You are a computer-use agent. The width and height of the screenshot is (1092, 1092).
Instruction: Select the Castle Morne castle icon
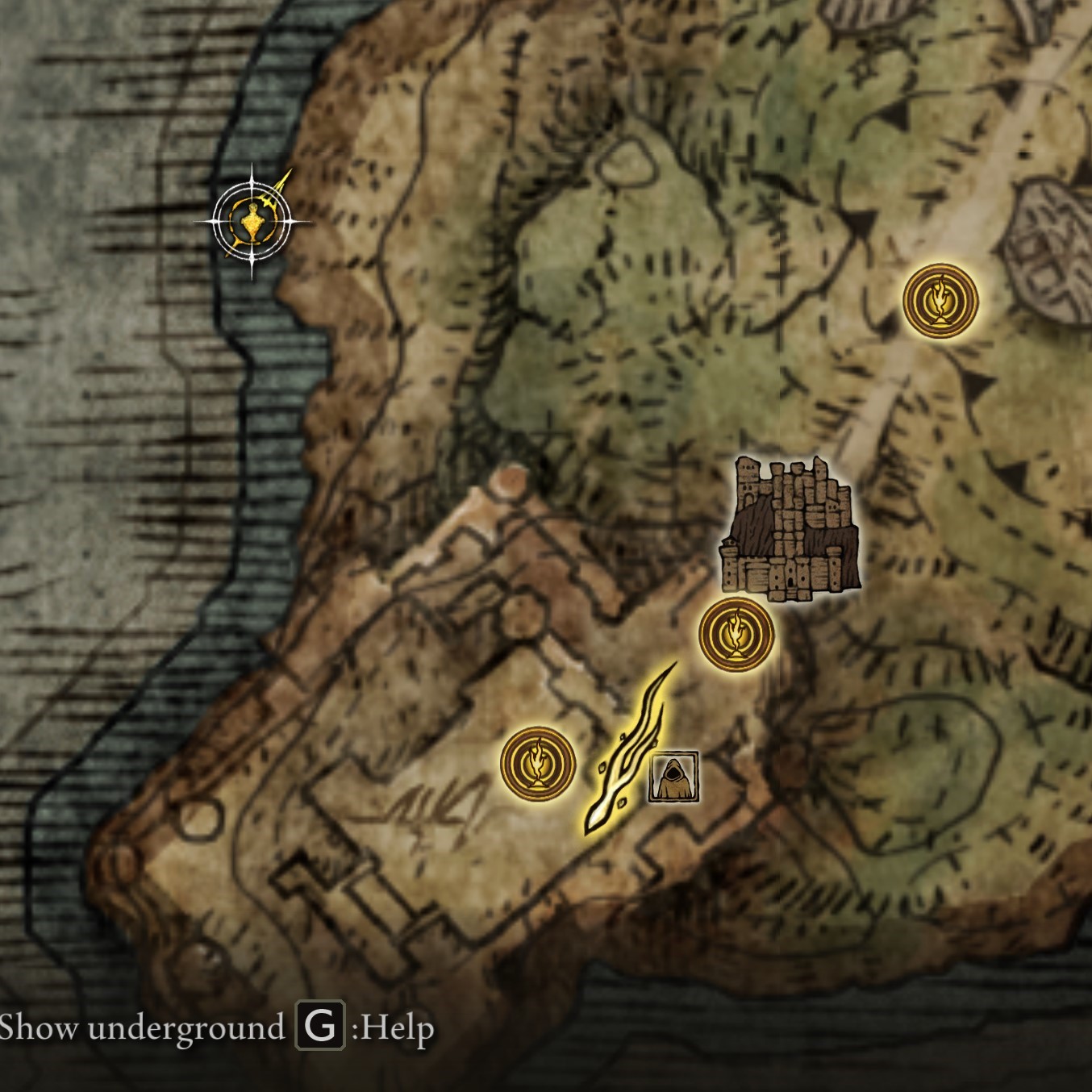click(x=791, y=531)
